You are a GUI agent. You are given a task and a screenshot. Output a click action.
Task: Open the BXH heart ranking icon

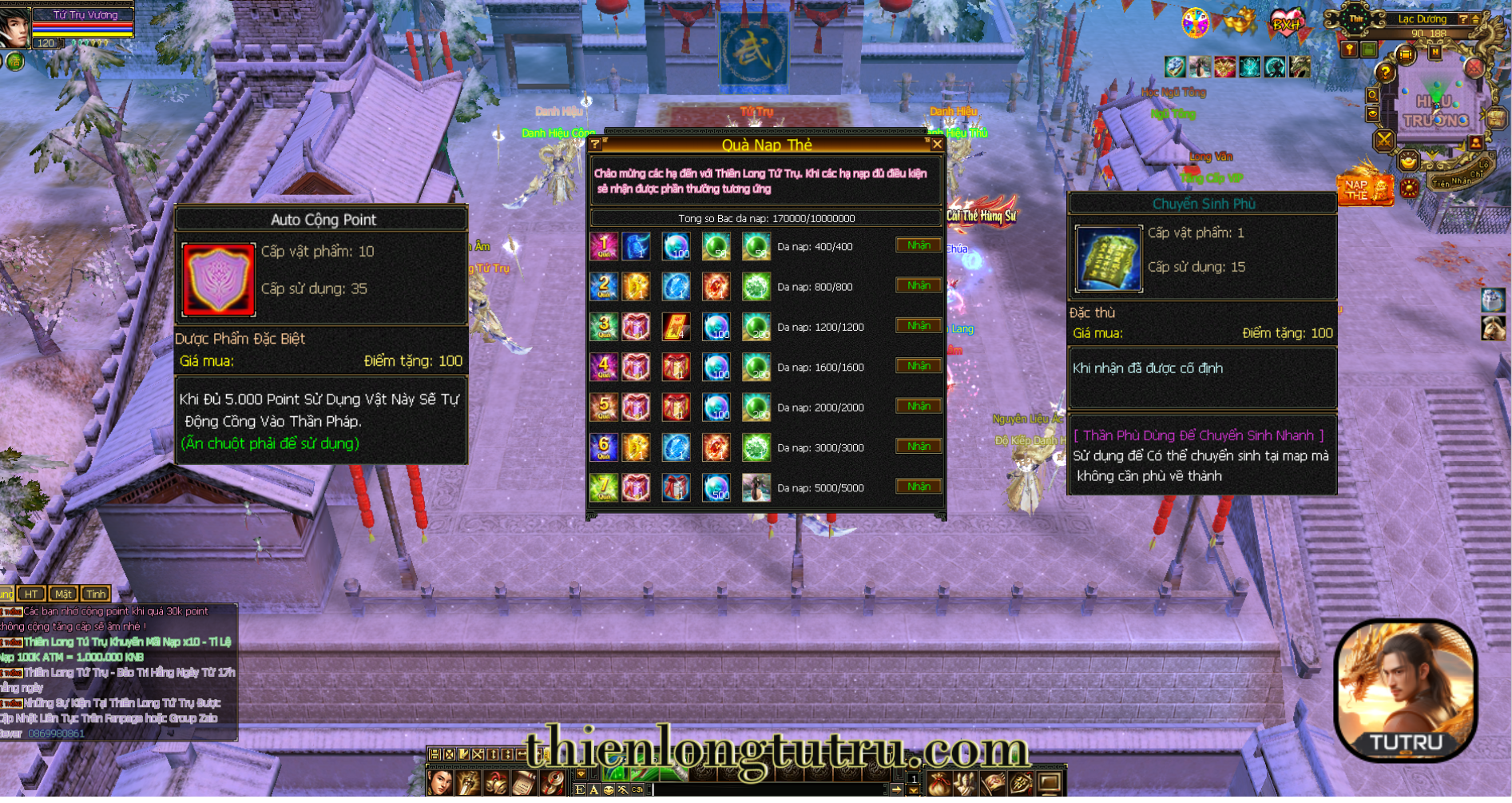pyautogui.click(x=1285, y=22)
